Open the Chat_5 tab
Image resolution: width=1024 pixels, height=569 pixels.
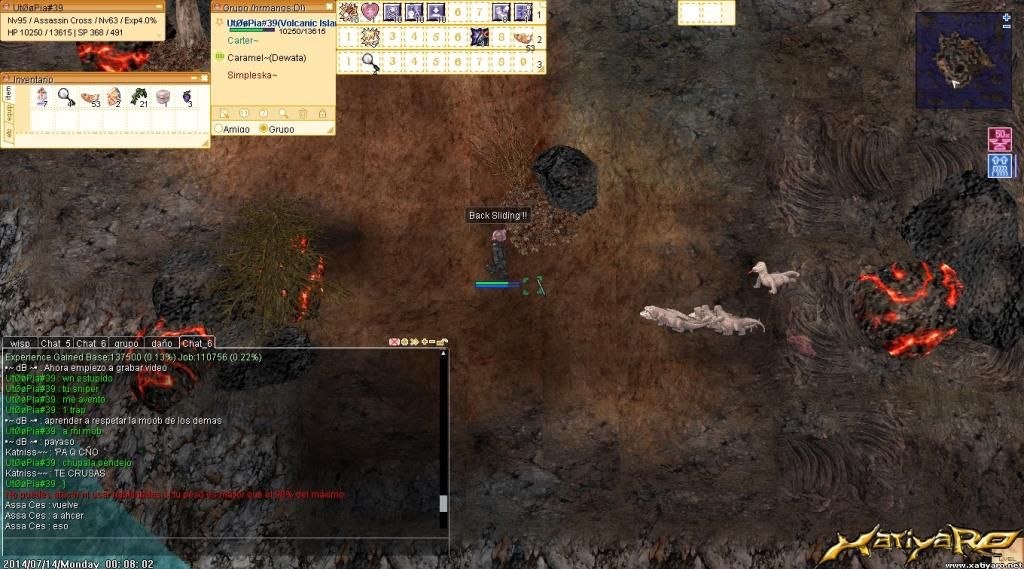[55, 343]
